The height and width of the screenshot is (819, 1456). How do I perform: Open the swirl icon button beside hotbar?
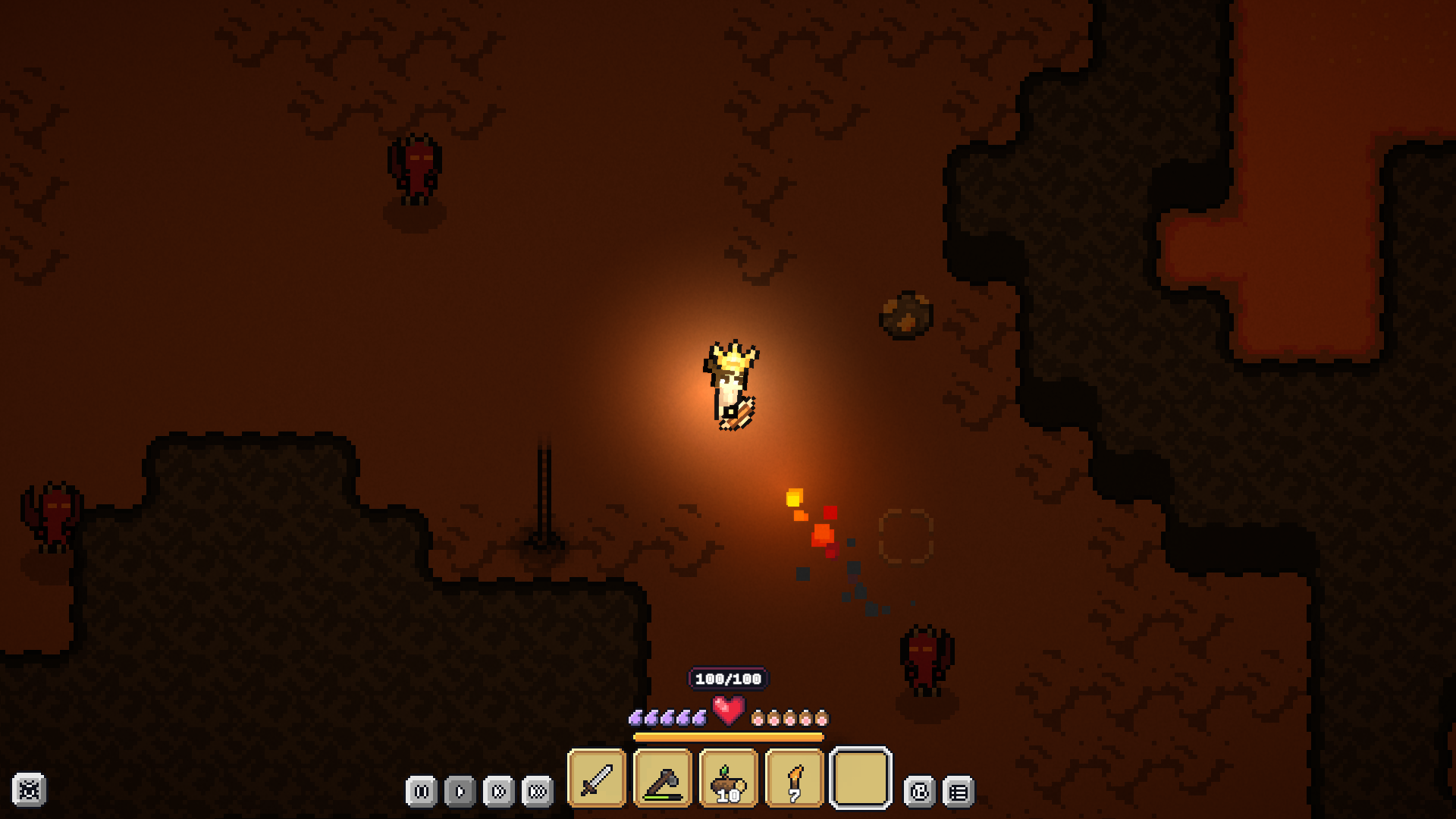click(920, 792)
